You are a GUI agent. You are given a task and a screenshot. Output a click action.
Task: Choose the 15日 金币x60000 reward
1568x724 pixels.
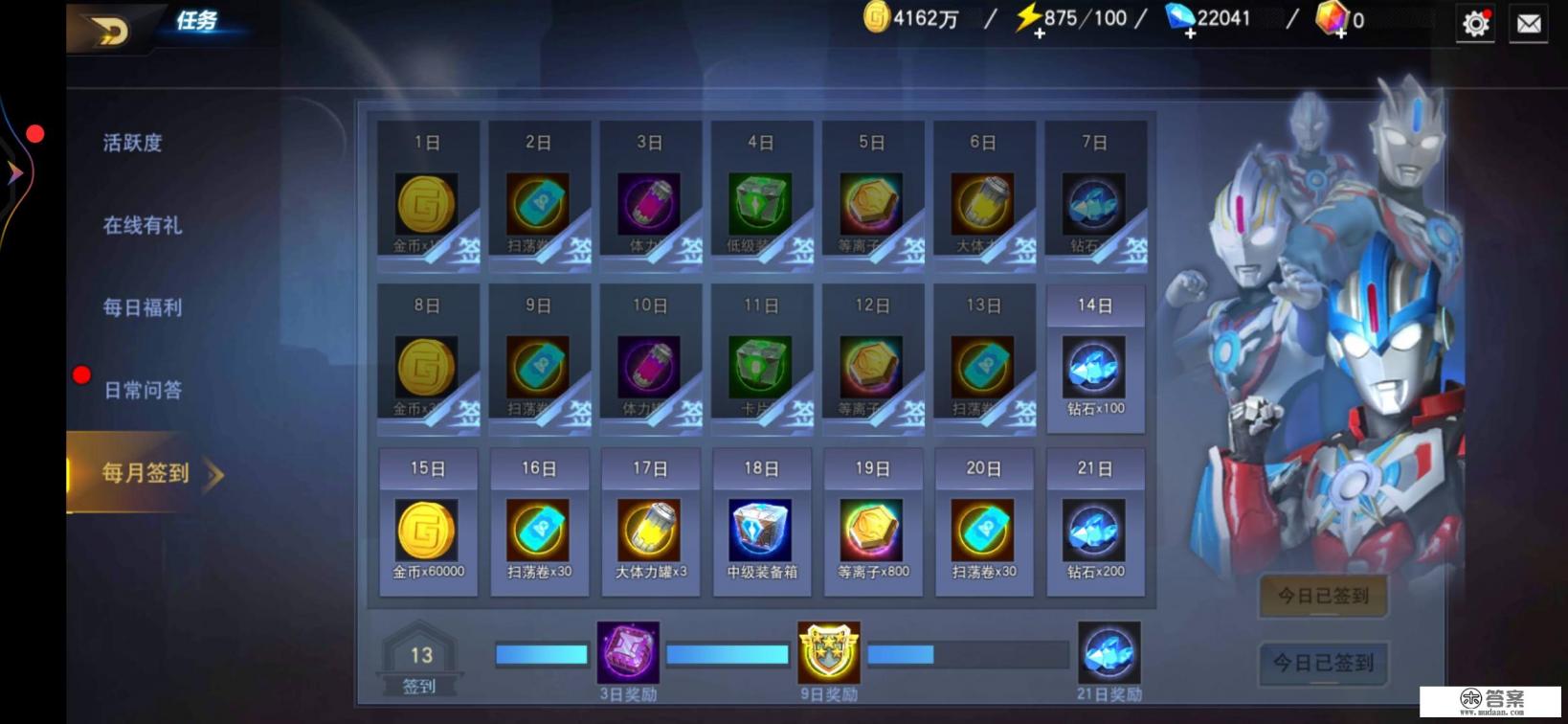427,531
